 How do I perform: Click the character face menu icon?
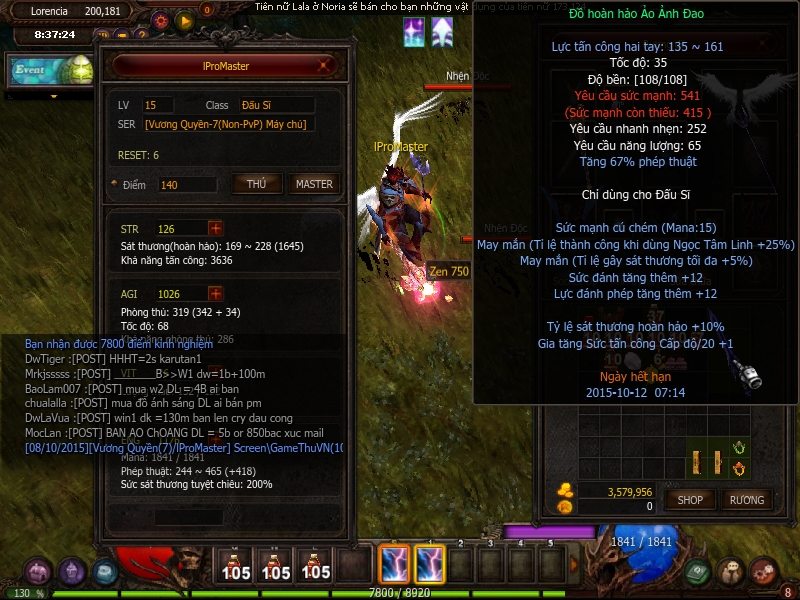731,572
